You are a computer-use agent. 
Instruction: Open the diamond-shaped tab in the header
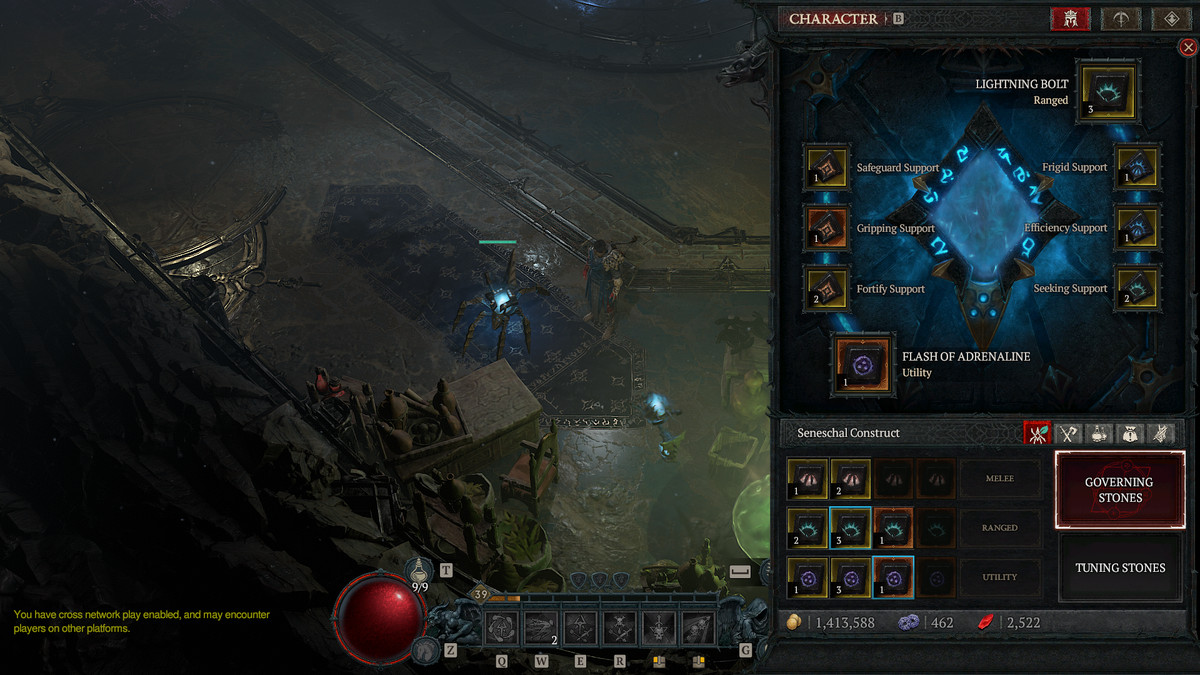(1170, 19)
